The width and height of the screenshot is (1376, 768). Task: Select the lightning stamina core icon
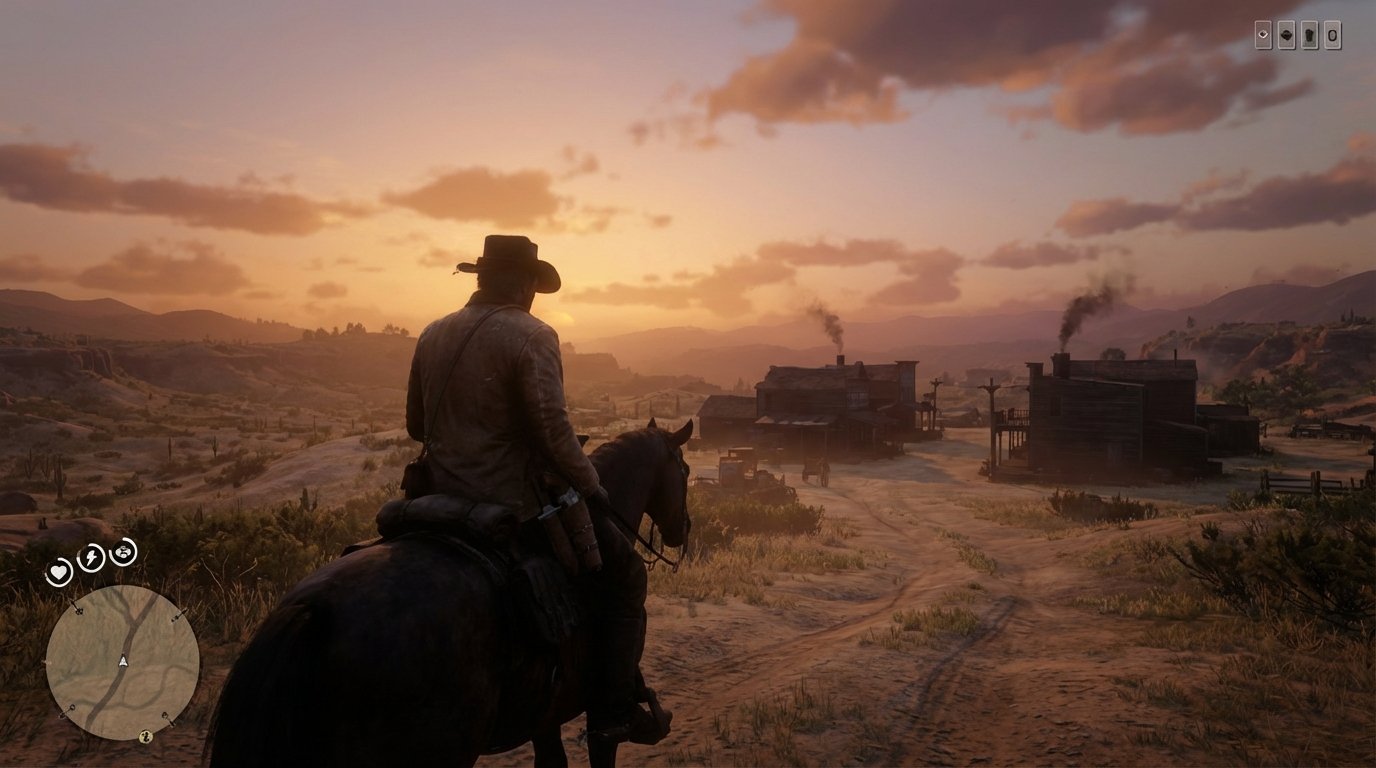(89, 557)
